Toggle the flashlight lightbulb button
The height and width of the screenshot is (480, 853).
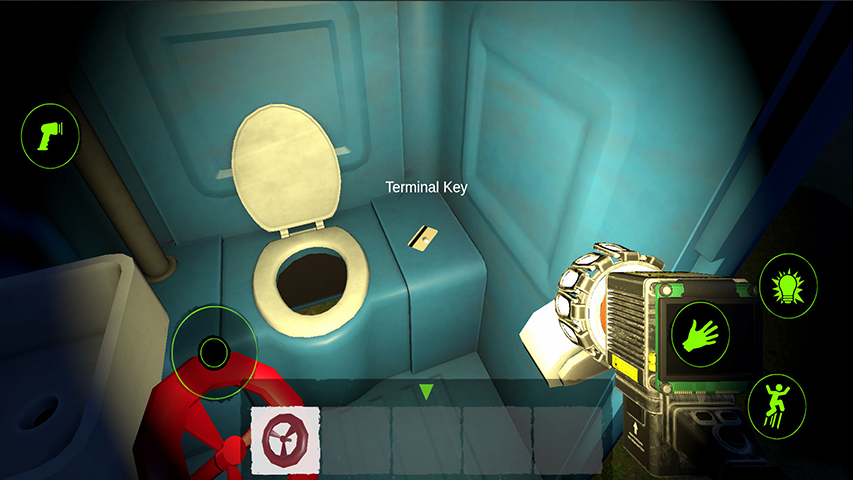tap(788, 287)
